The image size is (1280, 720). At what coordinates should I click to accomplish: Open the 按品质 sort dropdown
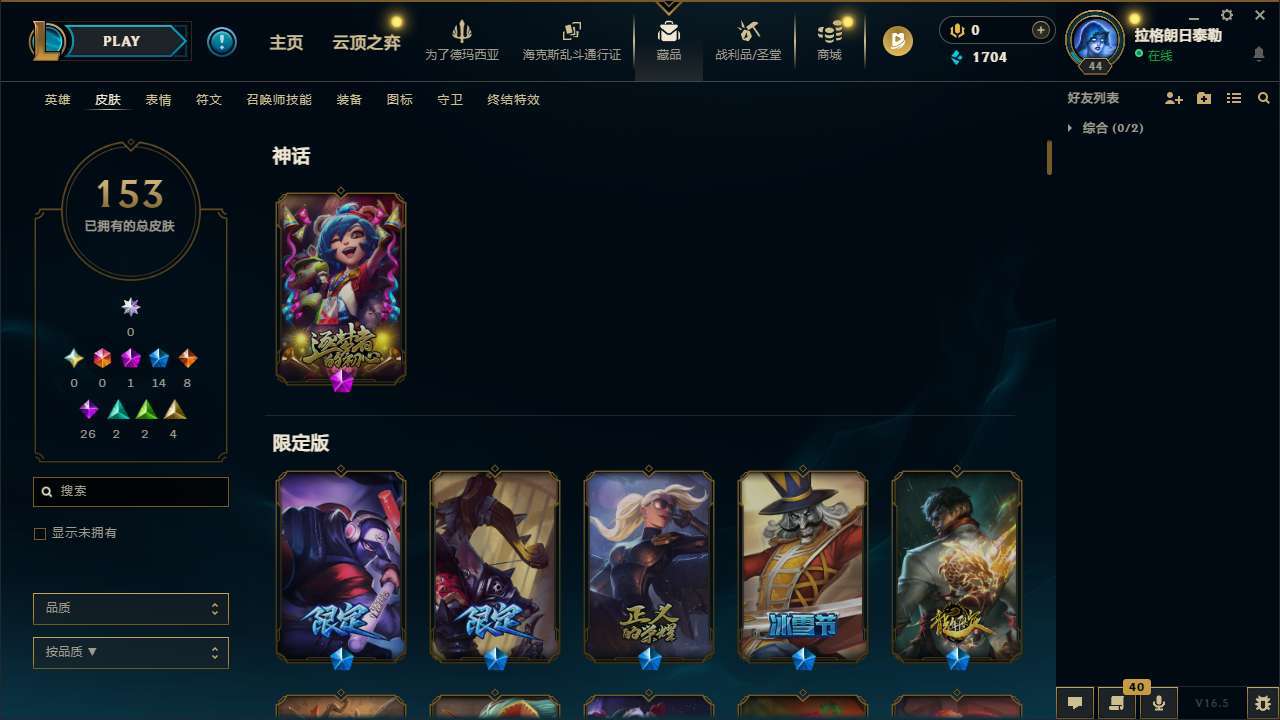tap(130, 652)
